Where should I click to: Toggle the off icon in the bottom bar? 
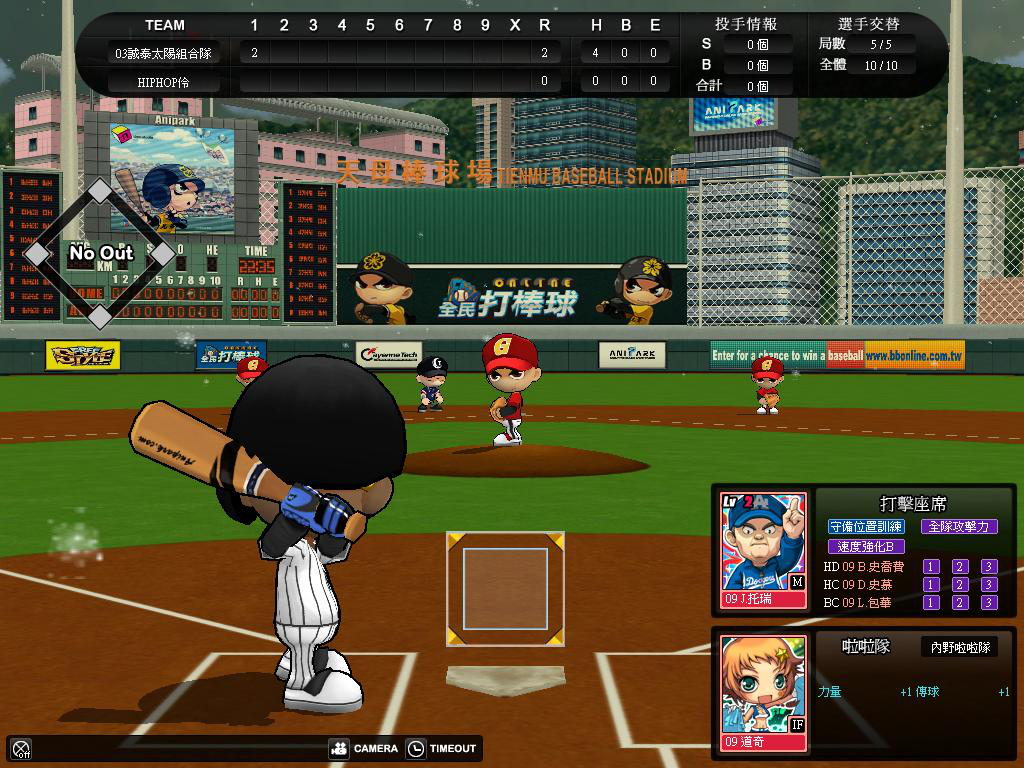pyautogui.click(x=21, y=748)
